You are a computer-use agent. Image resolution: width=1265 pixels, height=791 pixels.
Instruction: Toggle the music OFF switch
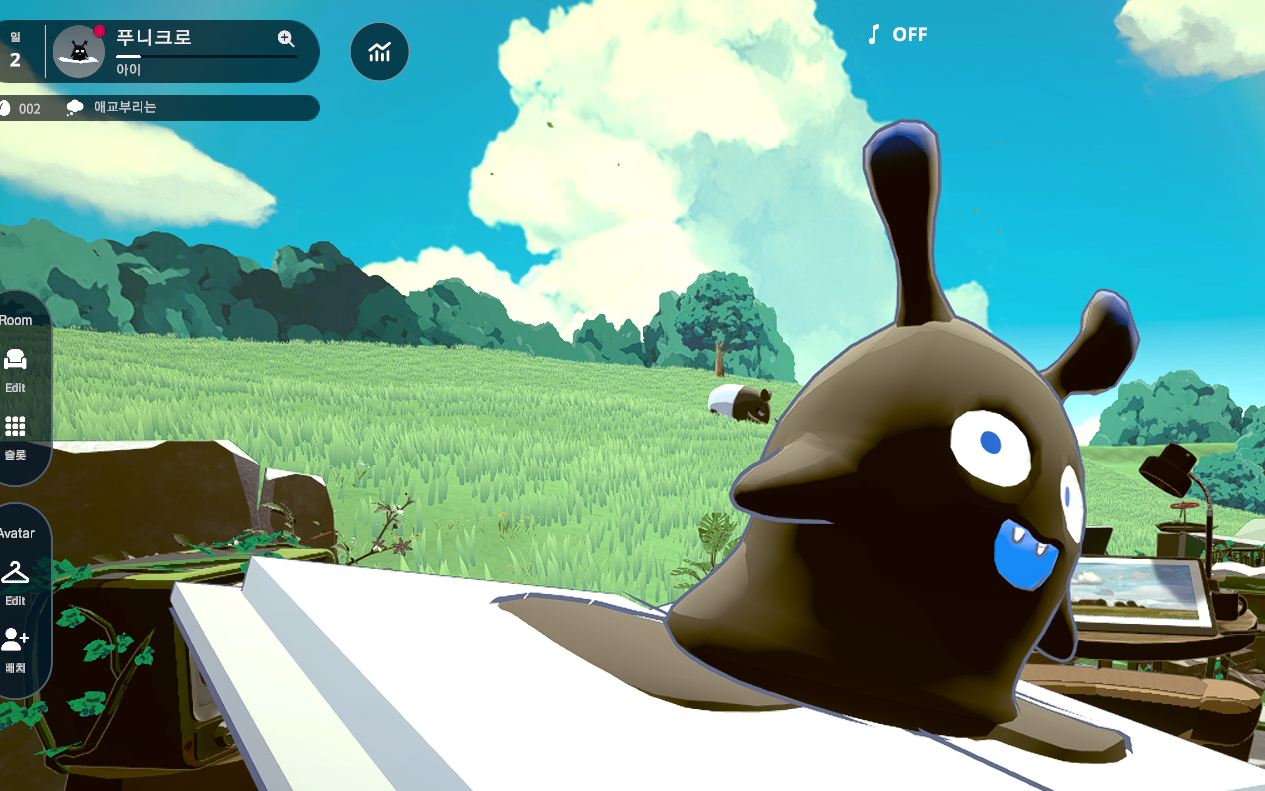coord(897,35)
